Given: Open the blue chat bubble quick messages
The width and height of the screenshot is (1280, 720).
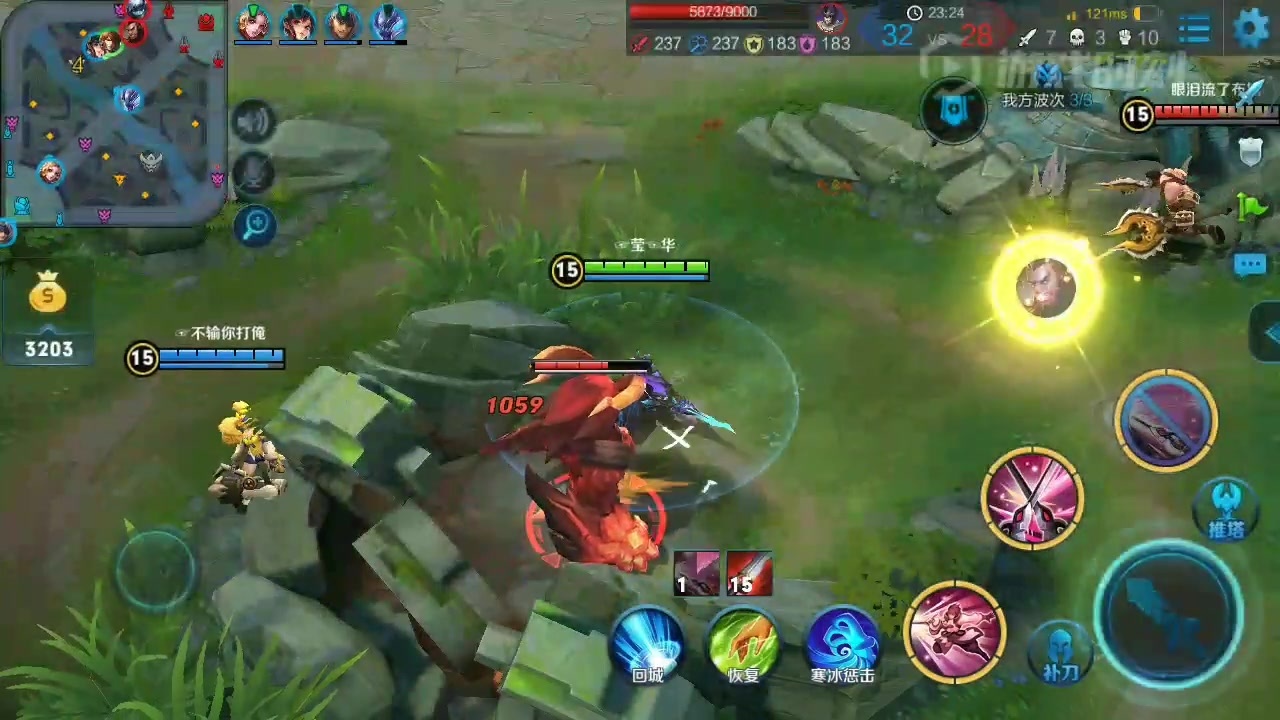Looking at the screenshot, I should tap(1250, 264).
